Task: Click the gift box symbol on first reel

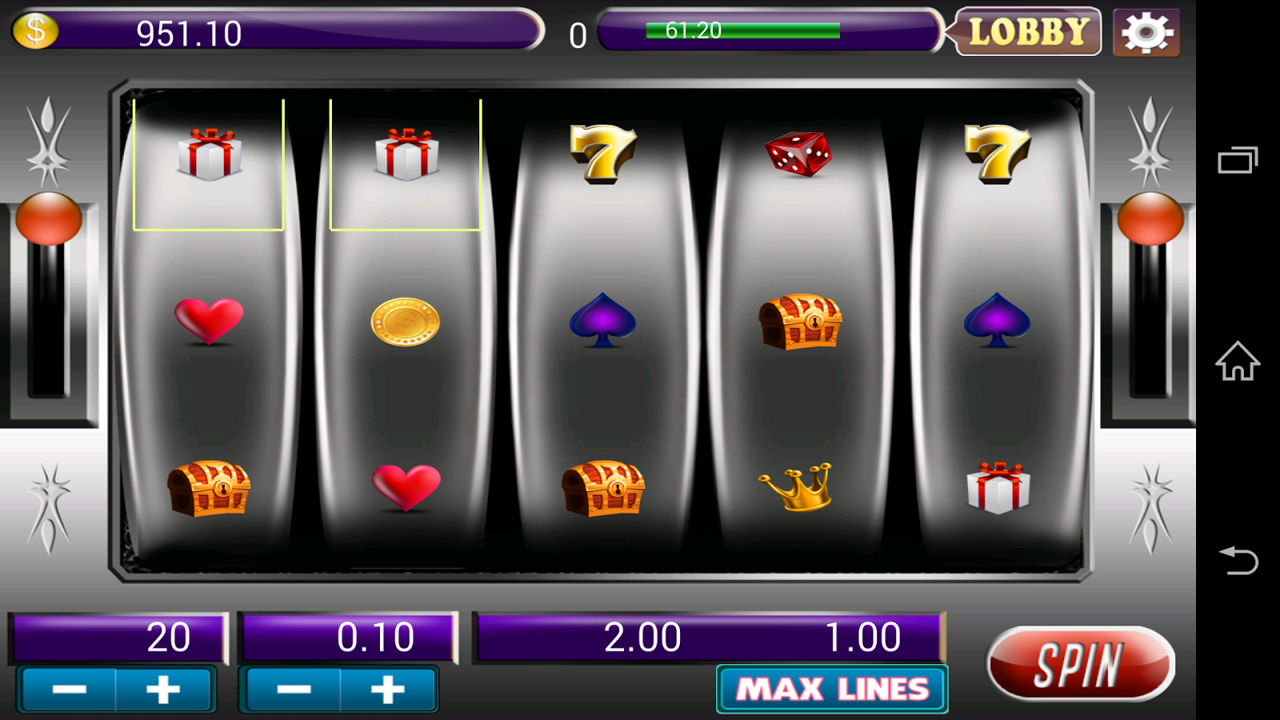Action: [207, 155]
